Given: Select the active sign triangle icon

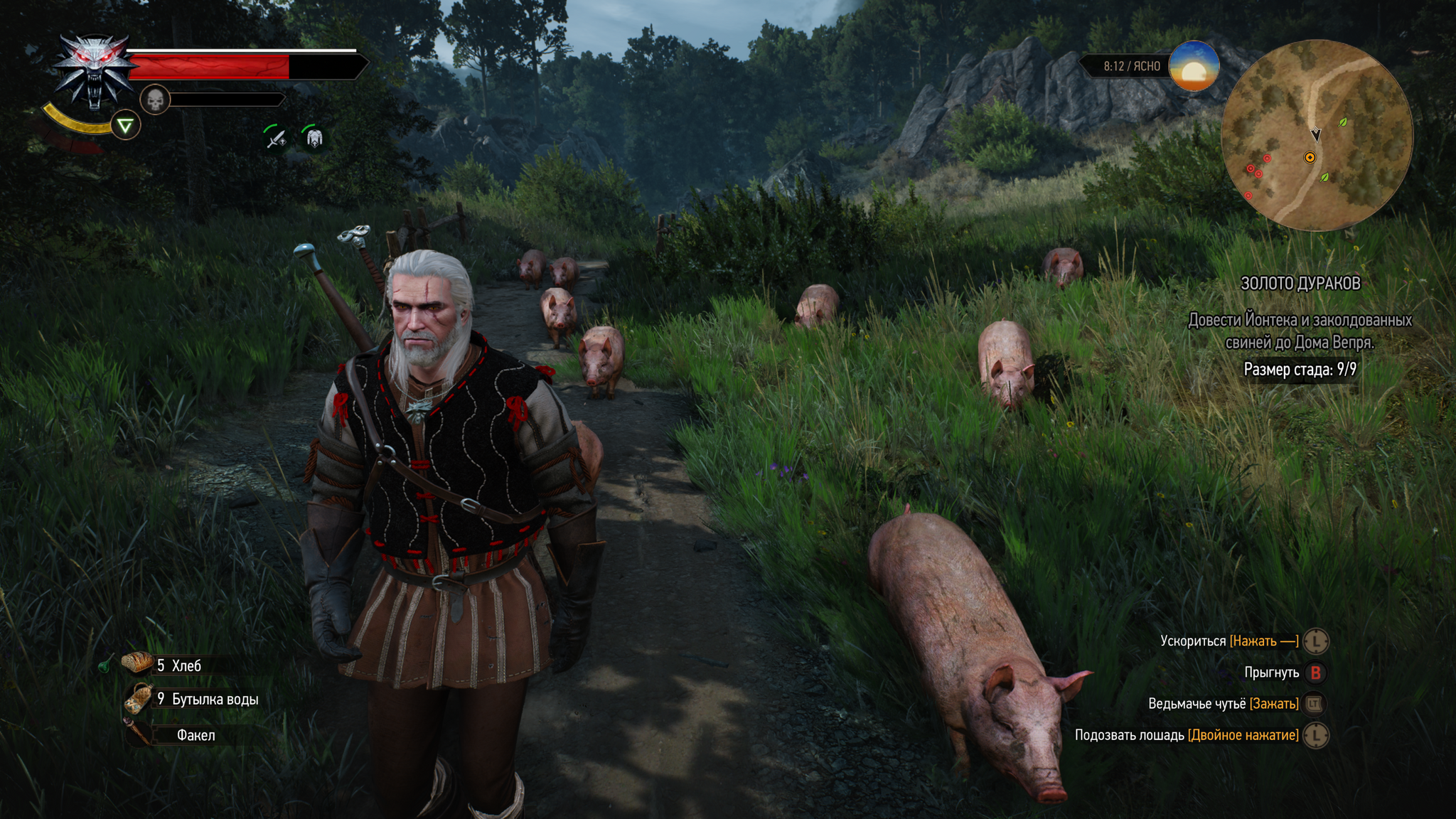Looking at the screenshot, I should pyautogui.click(x=126, y=127).
